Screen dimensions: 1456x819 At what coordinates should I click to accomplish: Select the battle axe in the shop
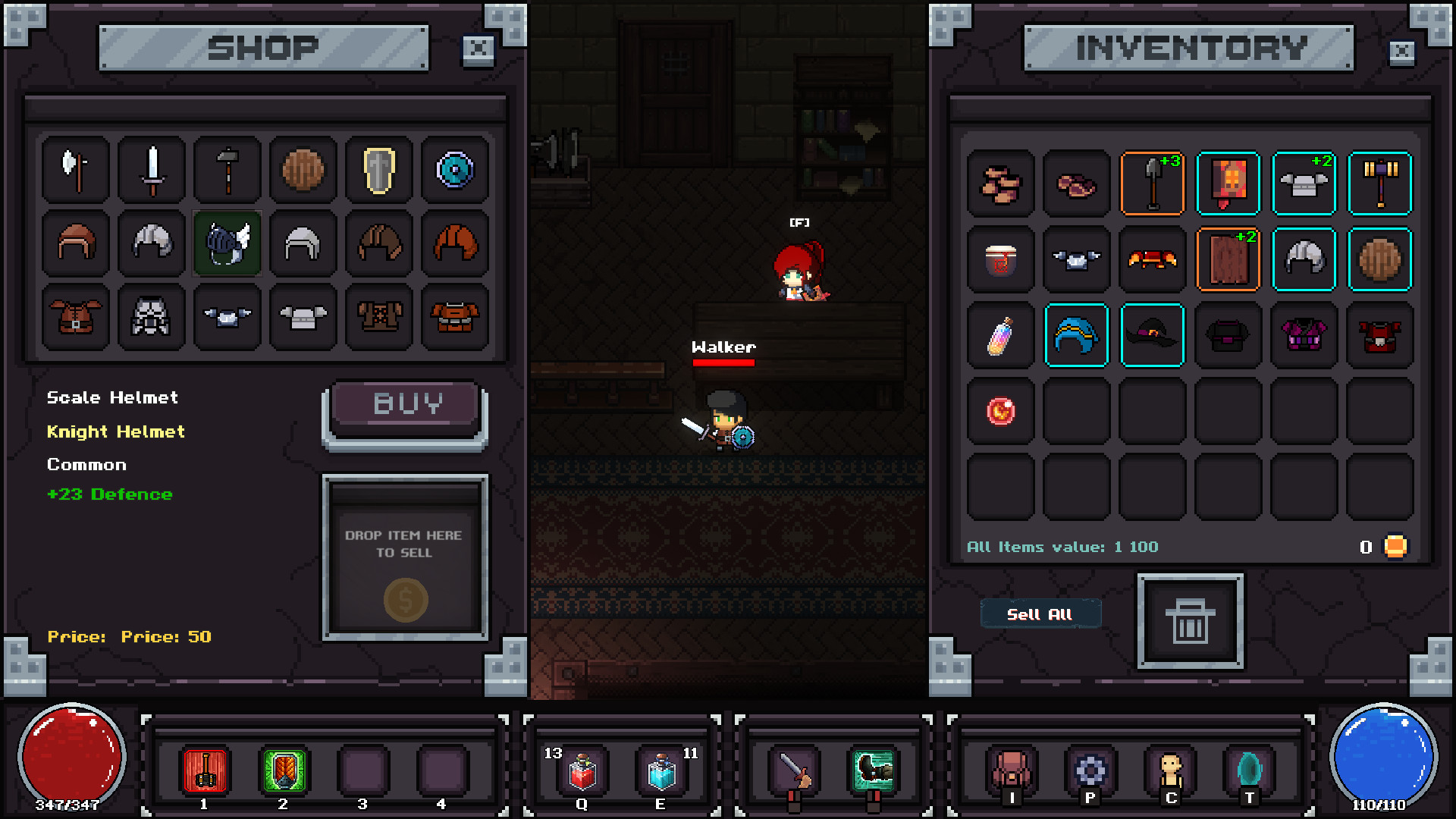[75, 170]
